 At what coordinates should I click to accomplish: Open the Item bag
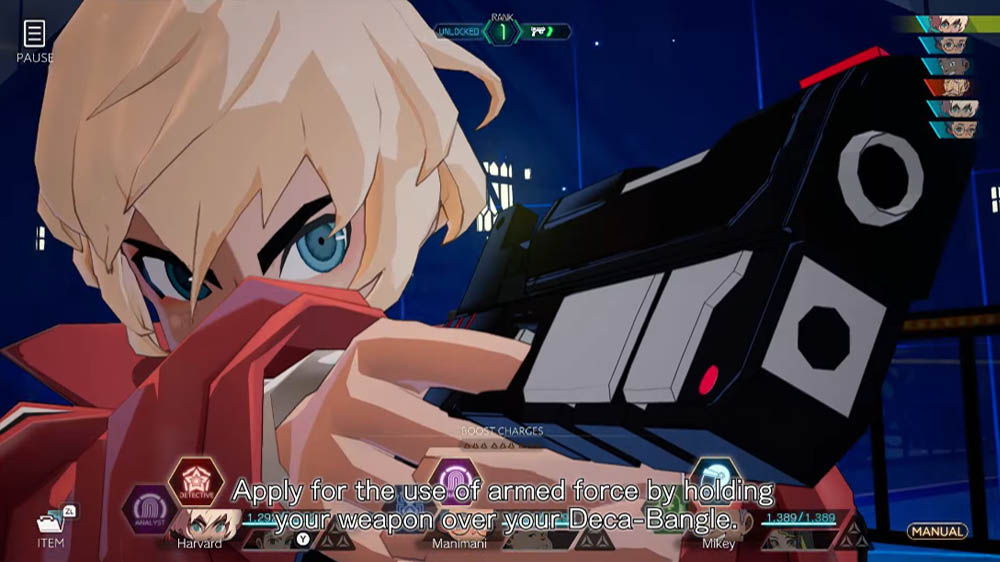click(x=50, y=524)
